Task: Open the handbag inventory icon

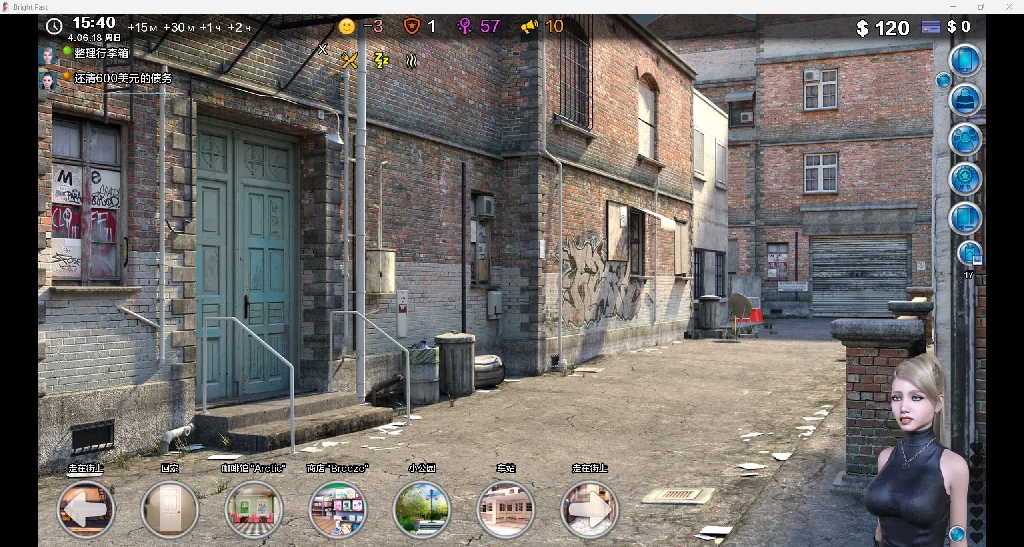Action: pos(965,100)
